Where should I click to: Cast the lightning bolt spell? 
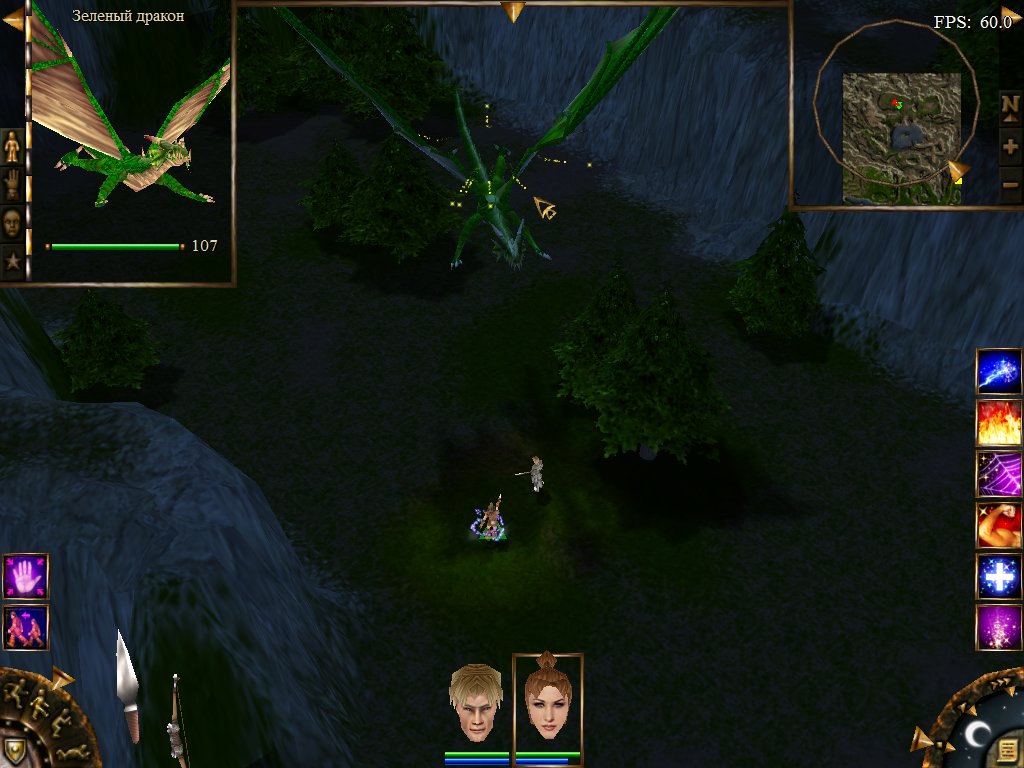tap(998, 371)
